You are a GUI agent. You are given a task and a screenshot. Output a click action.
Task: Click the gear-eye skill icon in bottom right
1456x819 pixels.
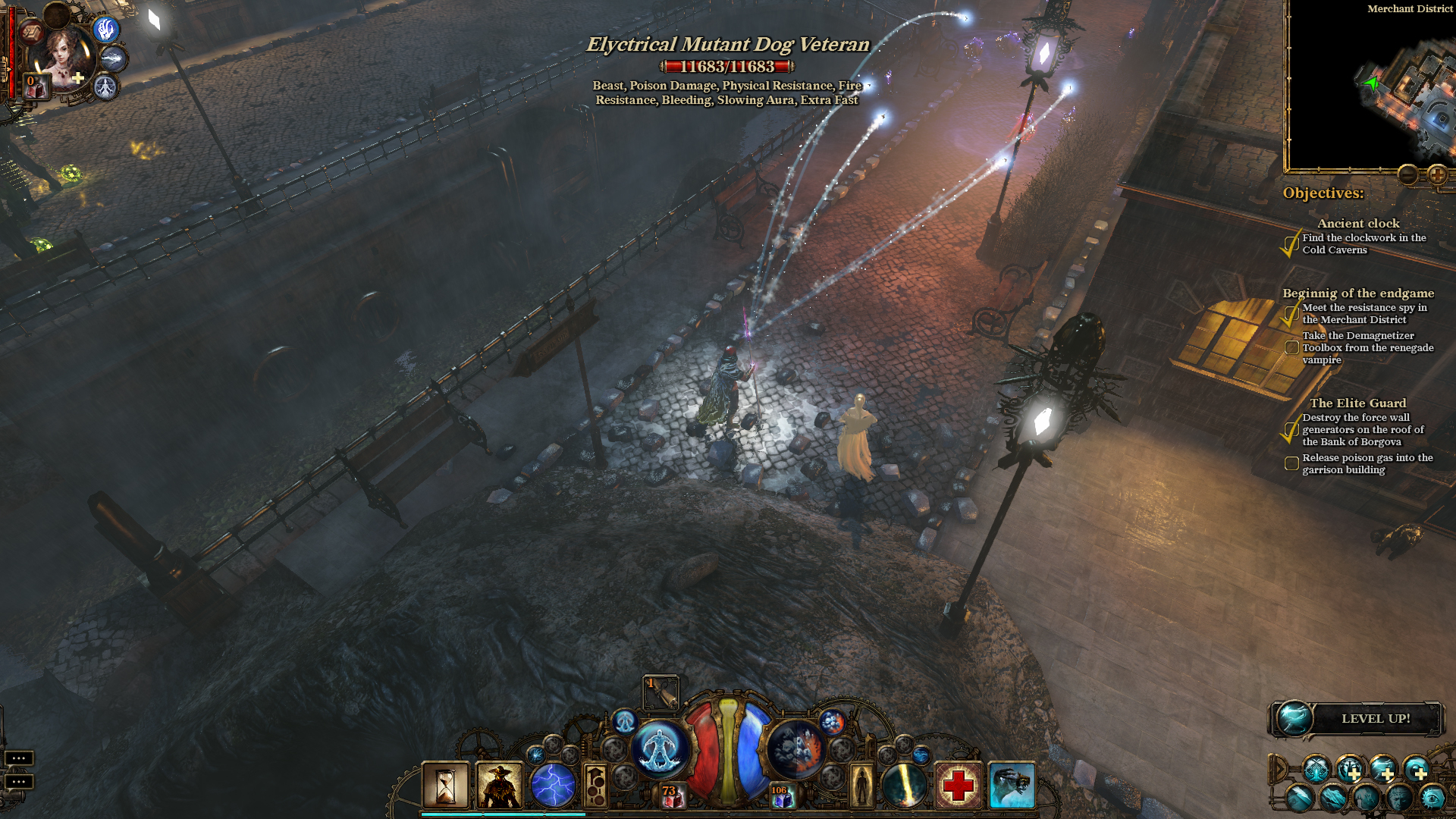[1432, 798]
